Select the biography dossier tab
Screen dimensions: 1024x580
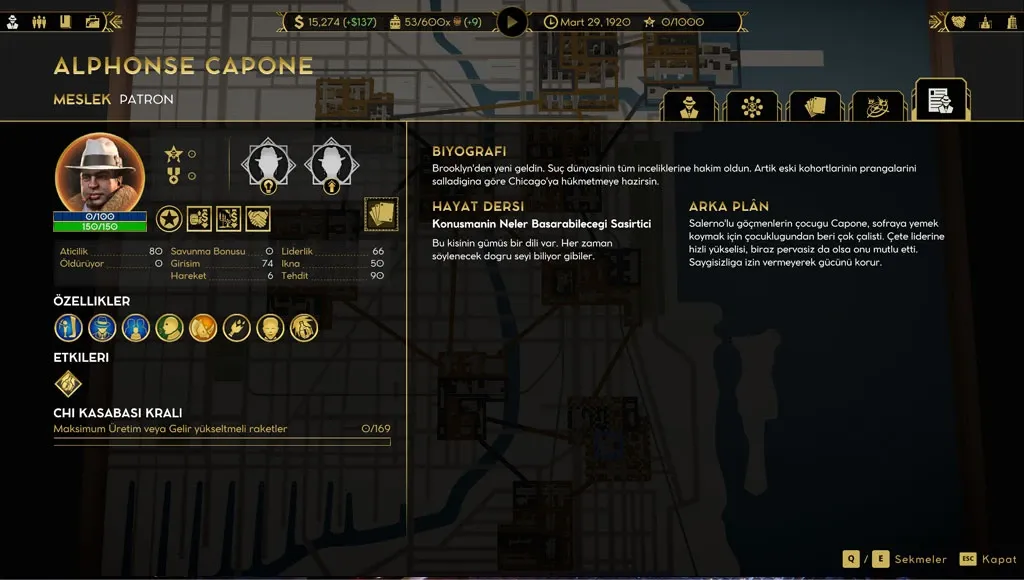(x=940, y=101)
